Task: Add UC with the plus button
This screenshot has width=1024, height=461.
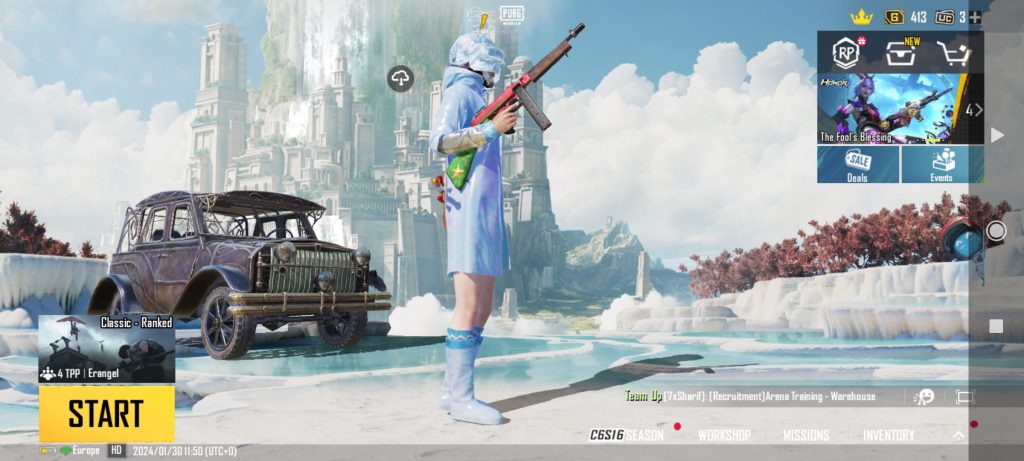Action: [x=976, y=17]
